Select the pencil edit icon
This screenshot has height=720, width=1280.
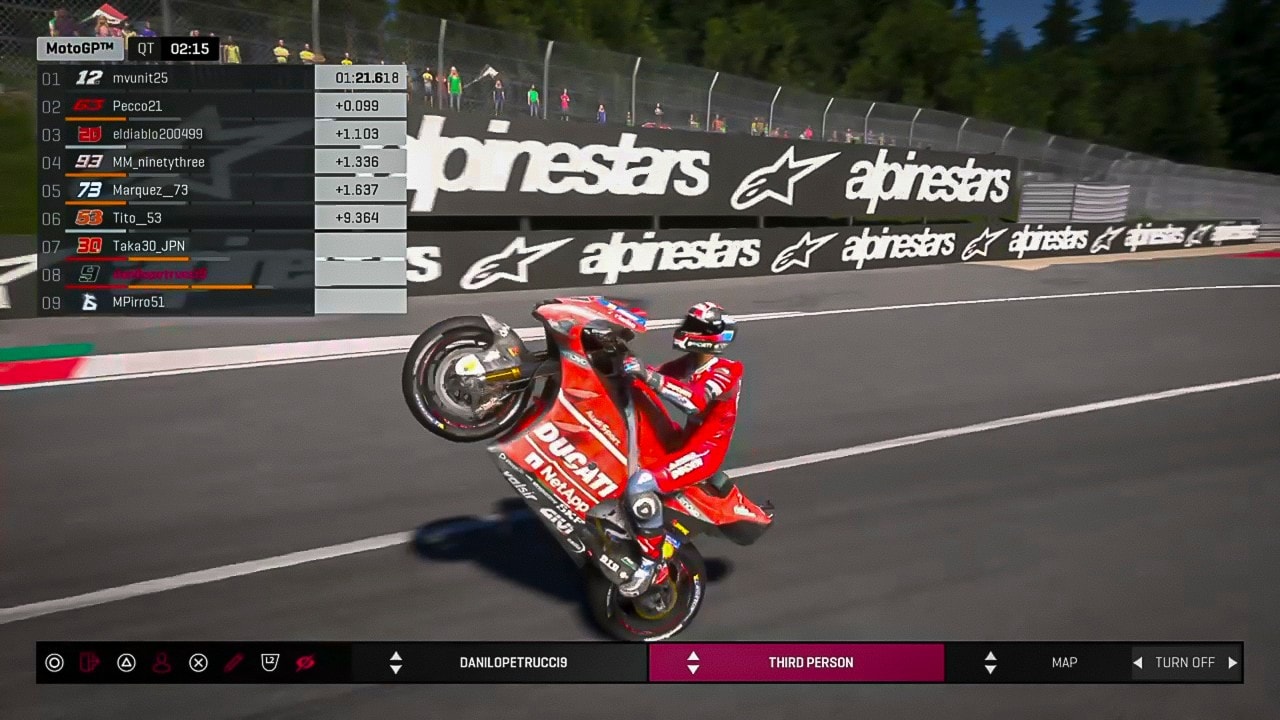point(233,662)
